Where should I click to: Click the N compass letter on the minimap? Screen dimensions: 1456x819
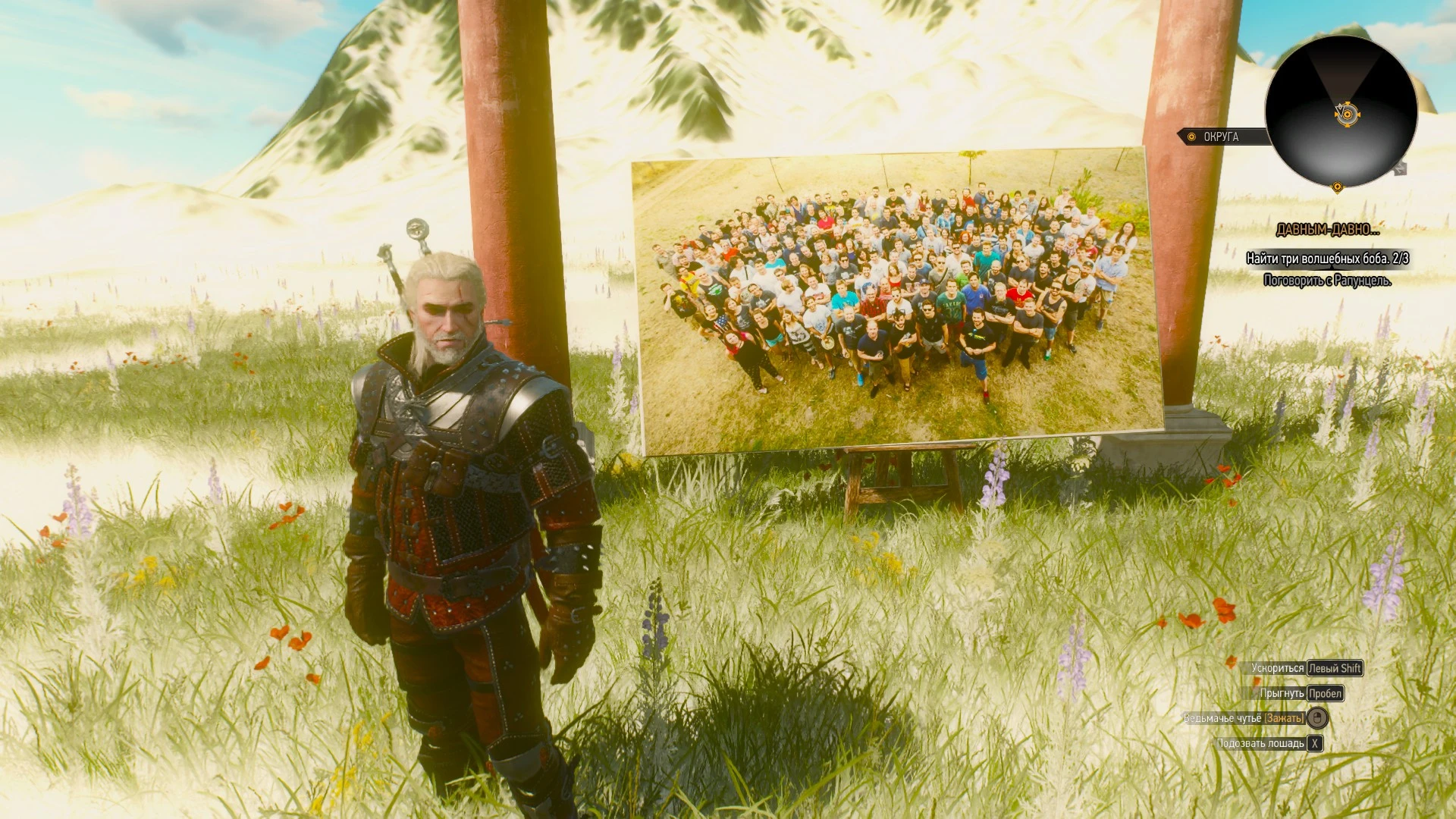(1400, 168)
